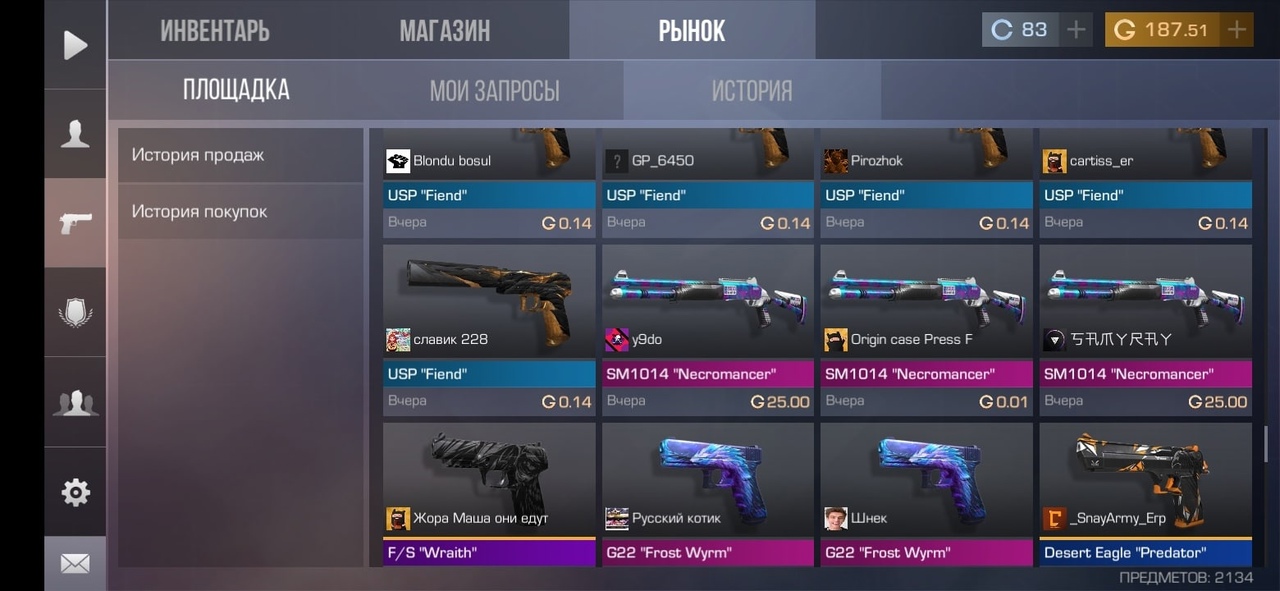Select the shield emblem sidebar icon
The width and height of the screenshot is (1280, 591).
pyautogui.click(x=75, y=312)
